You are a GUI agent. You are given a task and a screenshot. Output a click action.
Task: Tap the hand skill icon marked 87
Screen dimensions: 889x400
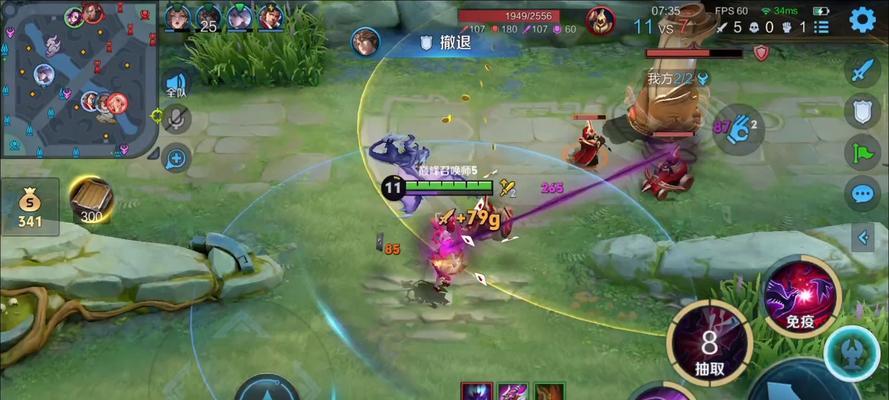tap(739, 128)
